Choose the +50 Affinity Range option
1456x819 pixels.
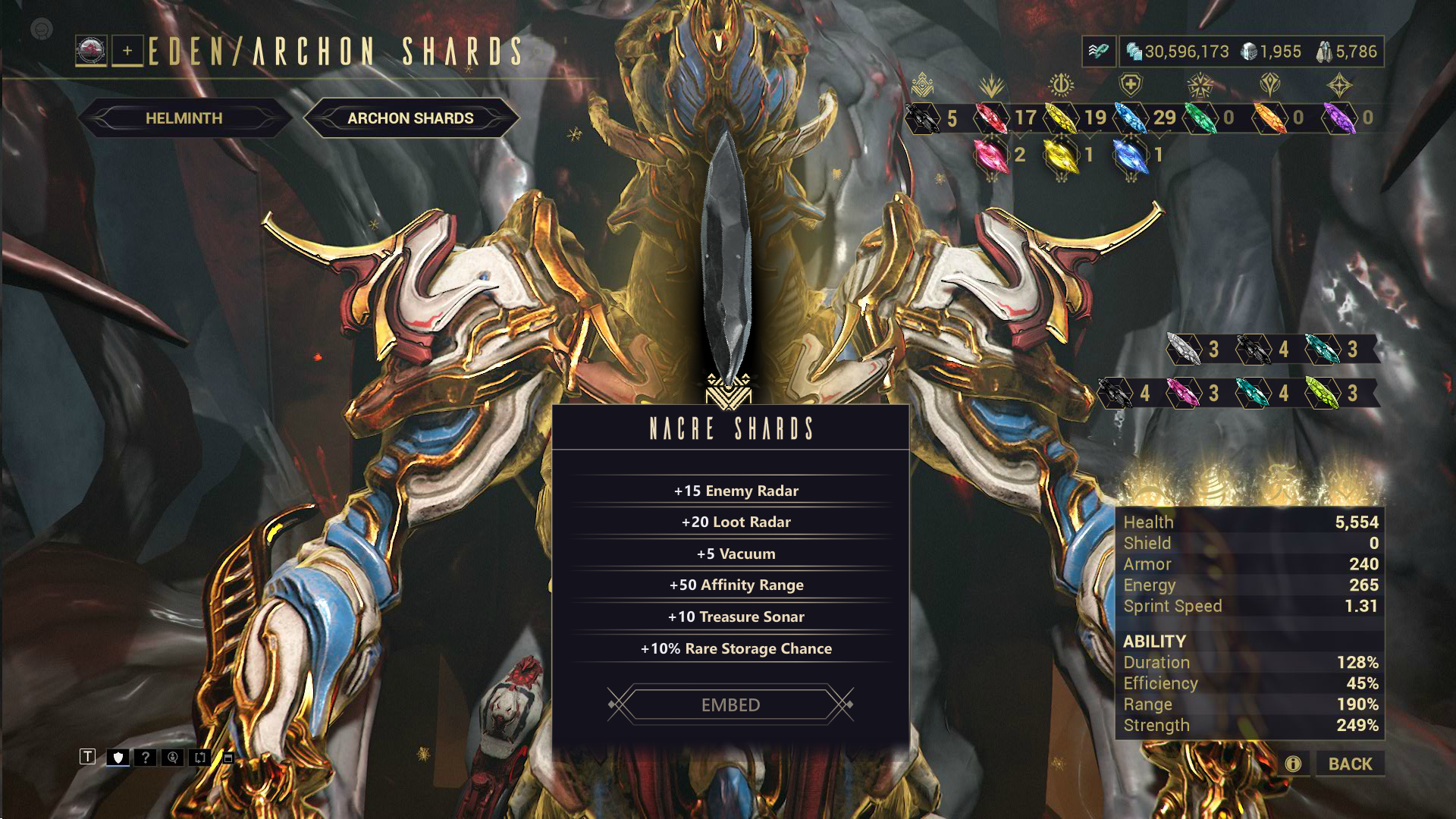point(736,585)
